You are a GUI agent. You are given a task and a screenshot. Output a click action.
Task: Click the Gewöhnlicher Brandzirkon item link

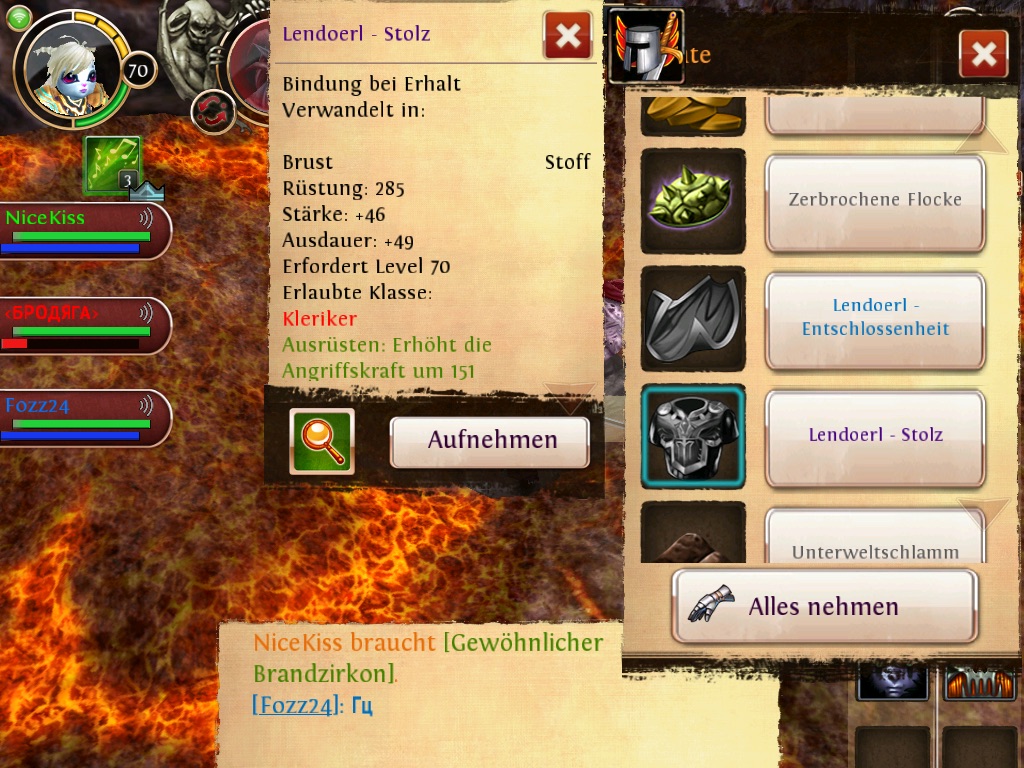(428, 657)
